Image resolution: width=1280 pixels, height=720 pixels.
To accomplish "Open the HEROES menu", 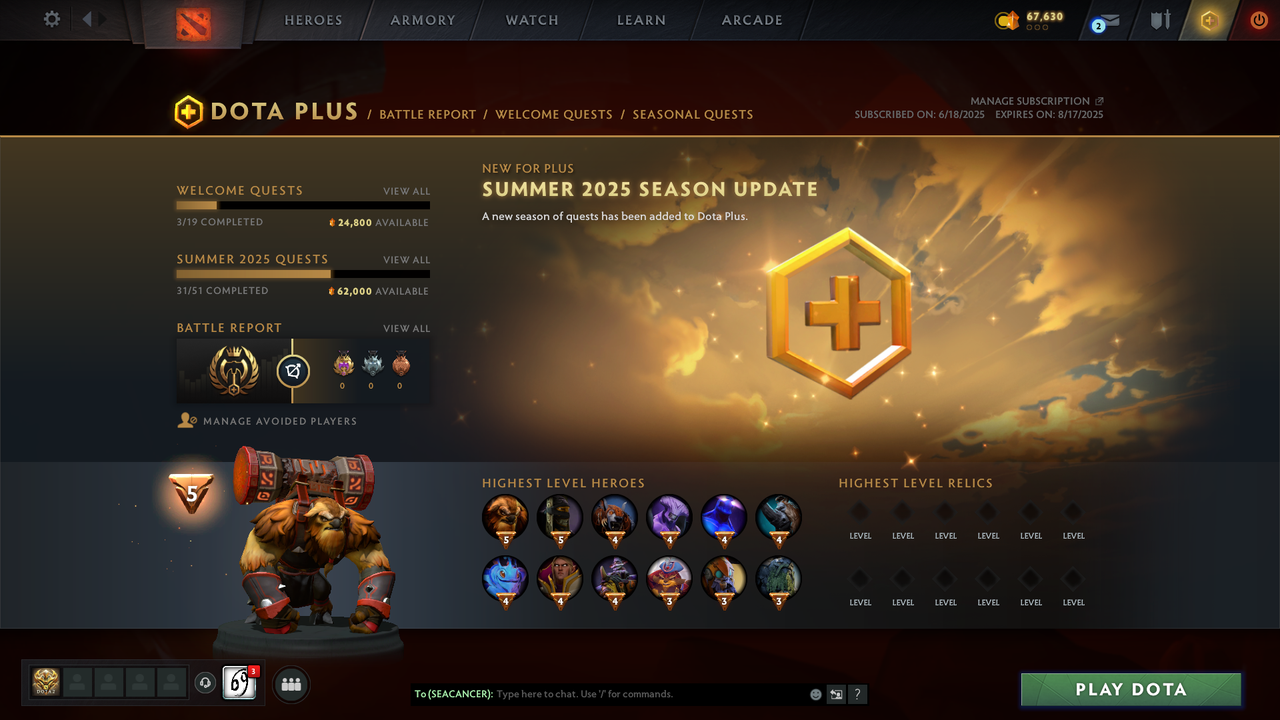I will point(313,19).
